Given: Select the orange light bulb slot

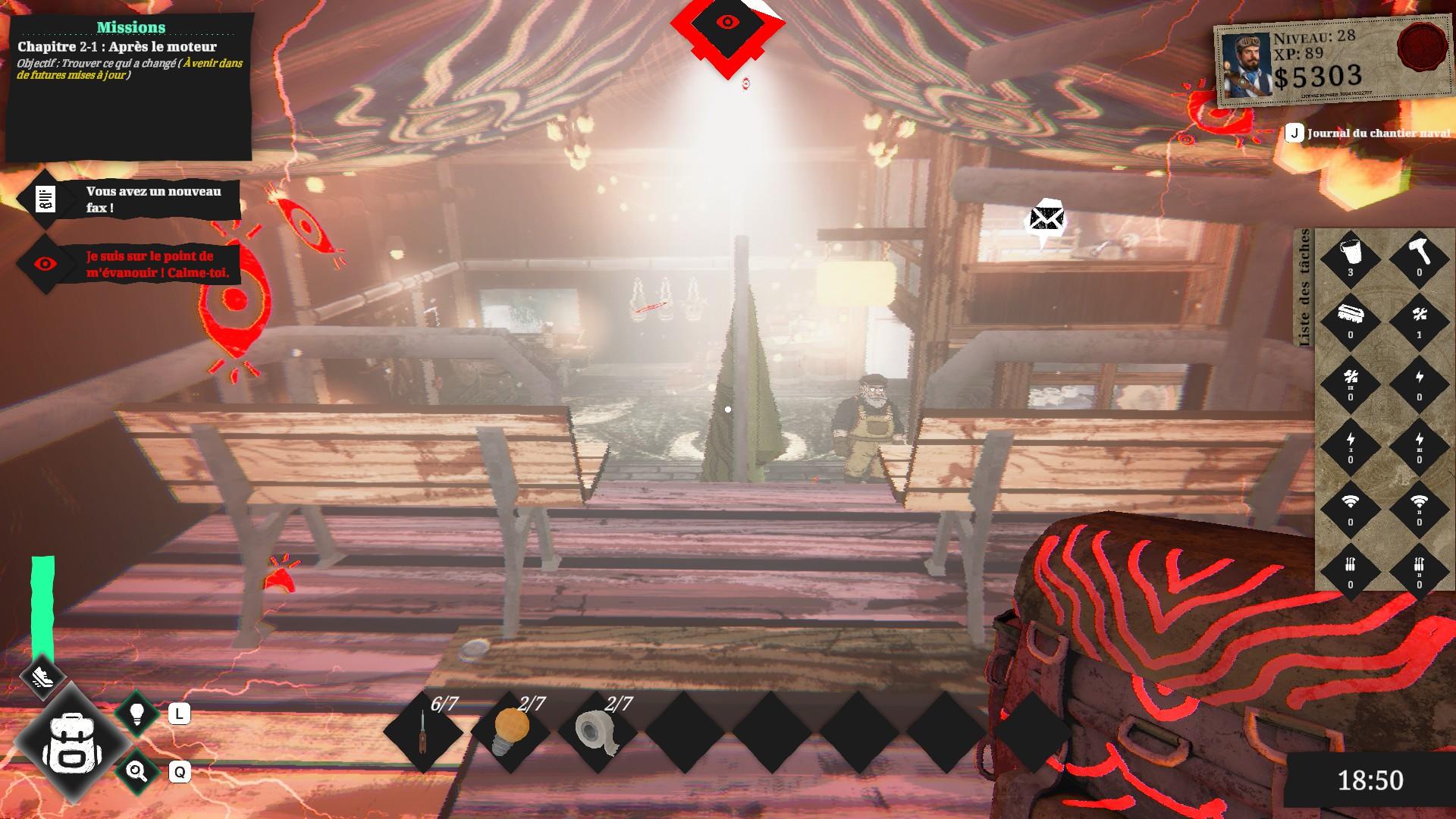Looking at the screenshot, I should [x=510, y=732].
